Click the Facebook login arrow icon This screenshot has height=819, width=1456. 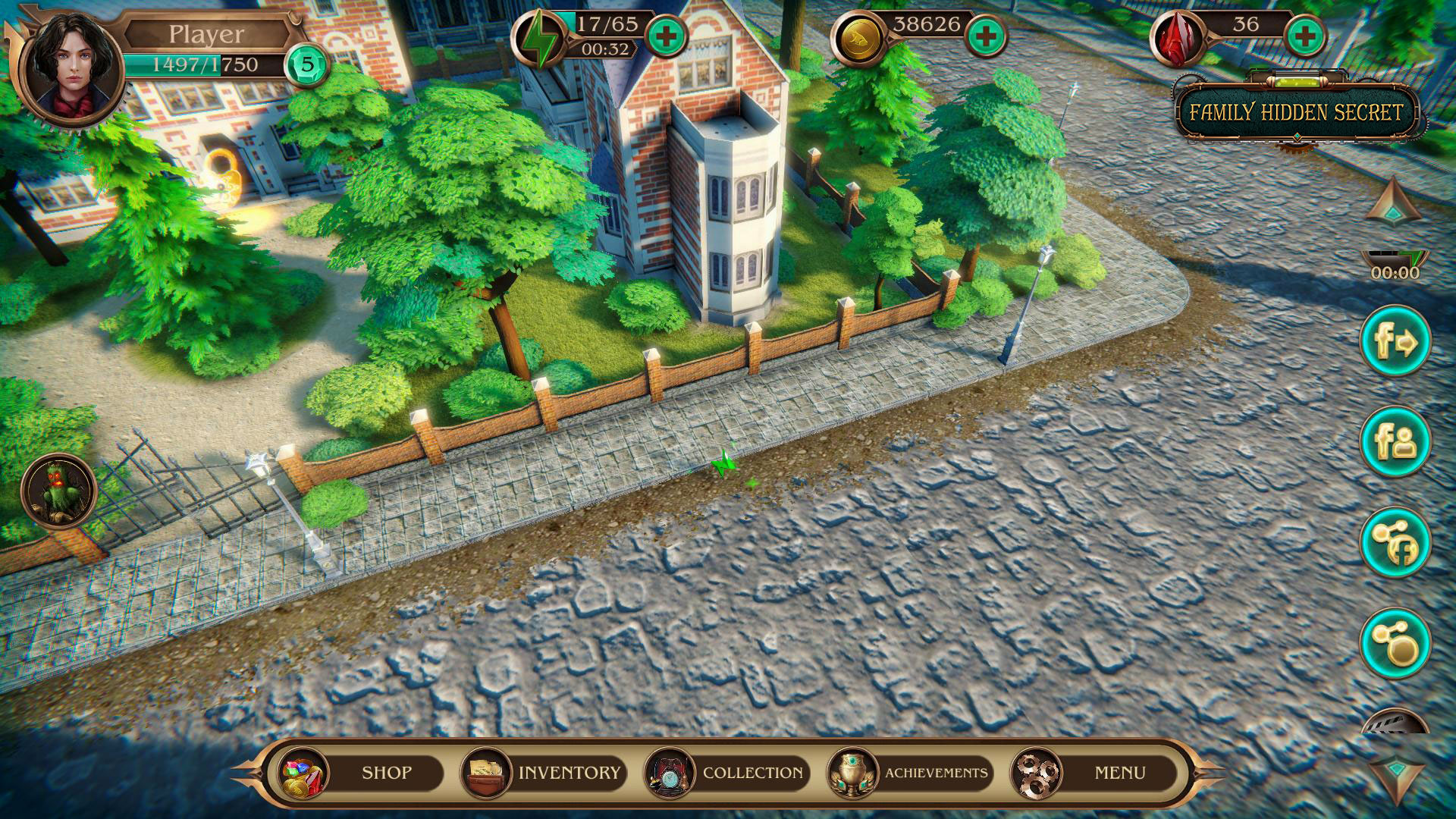click(1395, 341)
